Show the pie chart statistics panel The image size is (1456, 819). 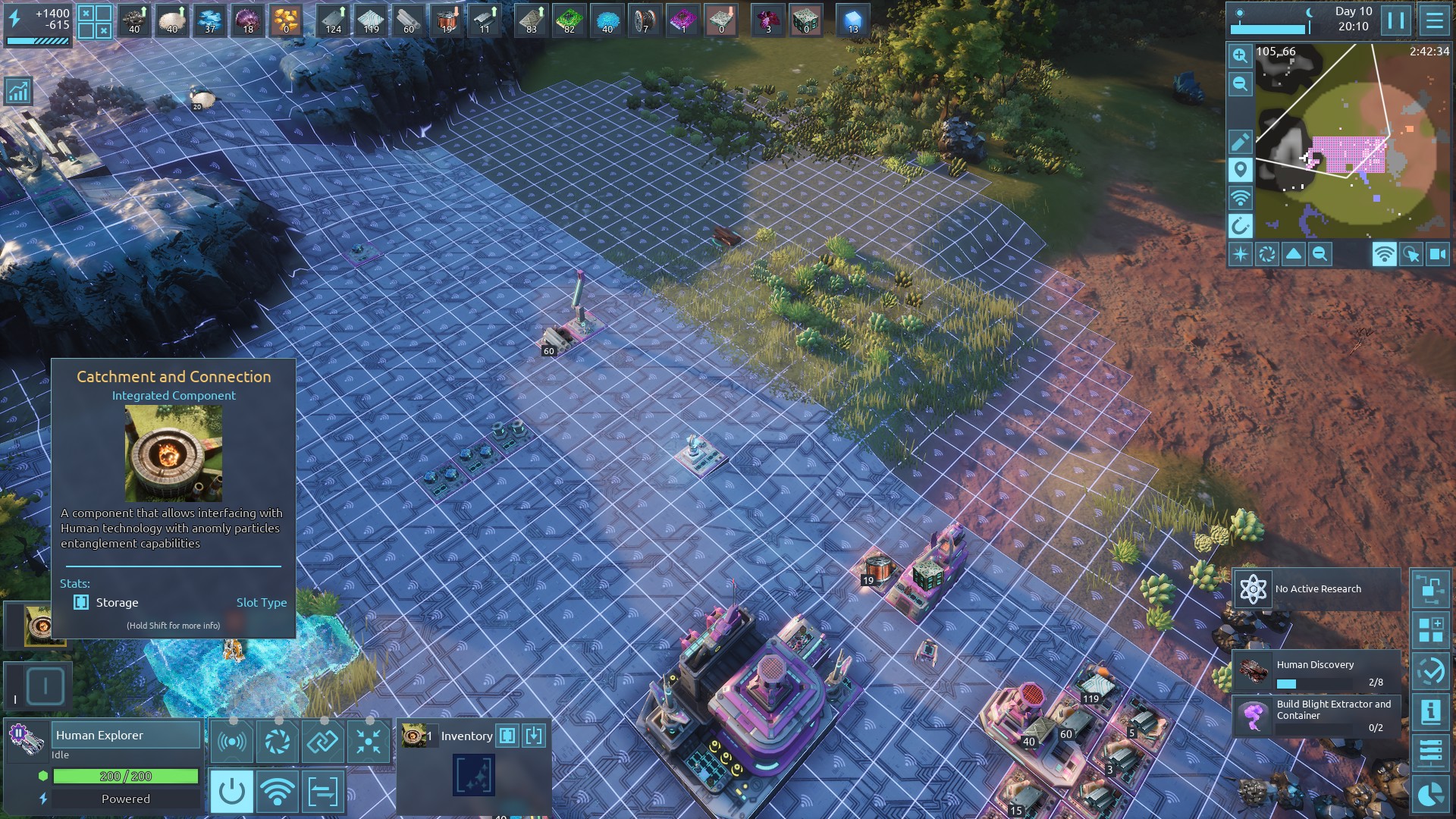(1430, 794)
